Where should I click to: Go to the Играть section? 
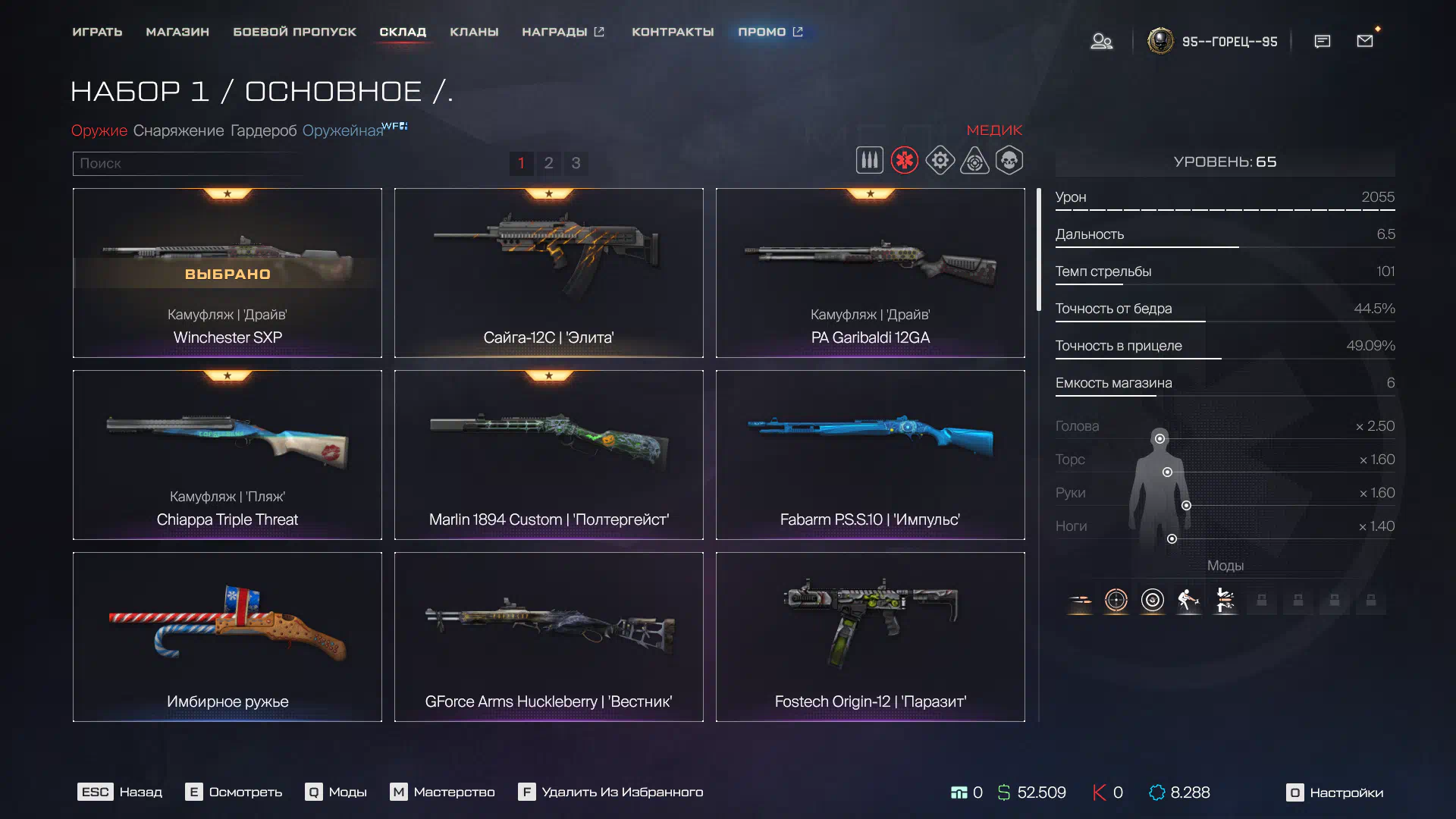[97, 32]
